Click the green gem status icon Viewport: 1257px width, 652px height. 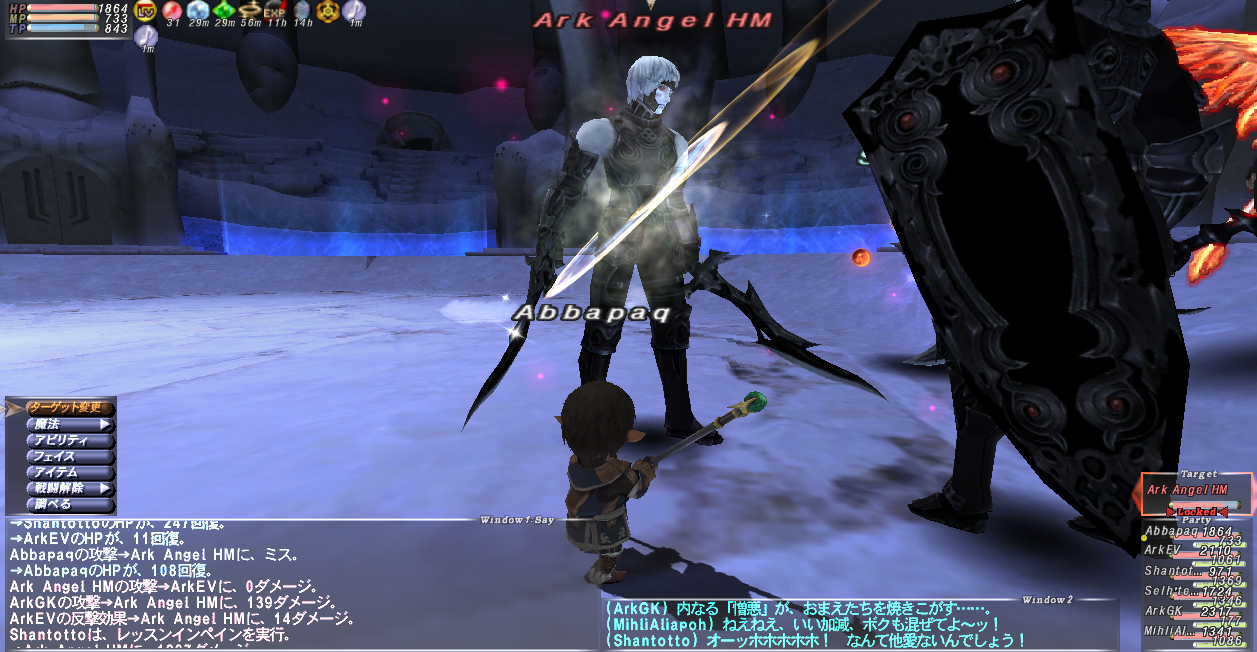click(x=223, y=11)
